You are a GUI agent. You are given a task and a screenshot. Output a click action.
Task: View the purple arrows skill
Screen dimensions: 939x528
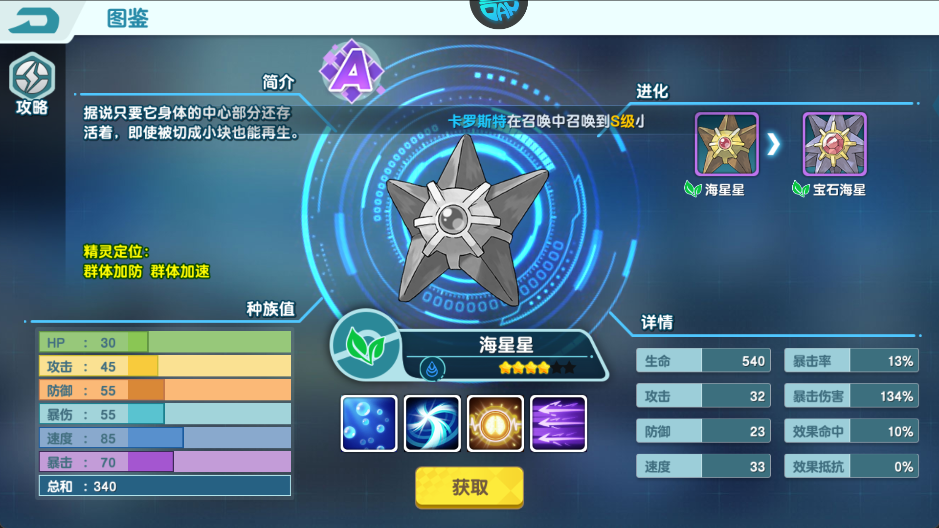point(558,423)
